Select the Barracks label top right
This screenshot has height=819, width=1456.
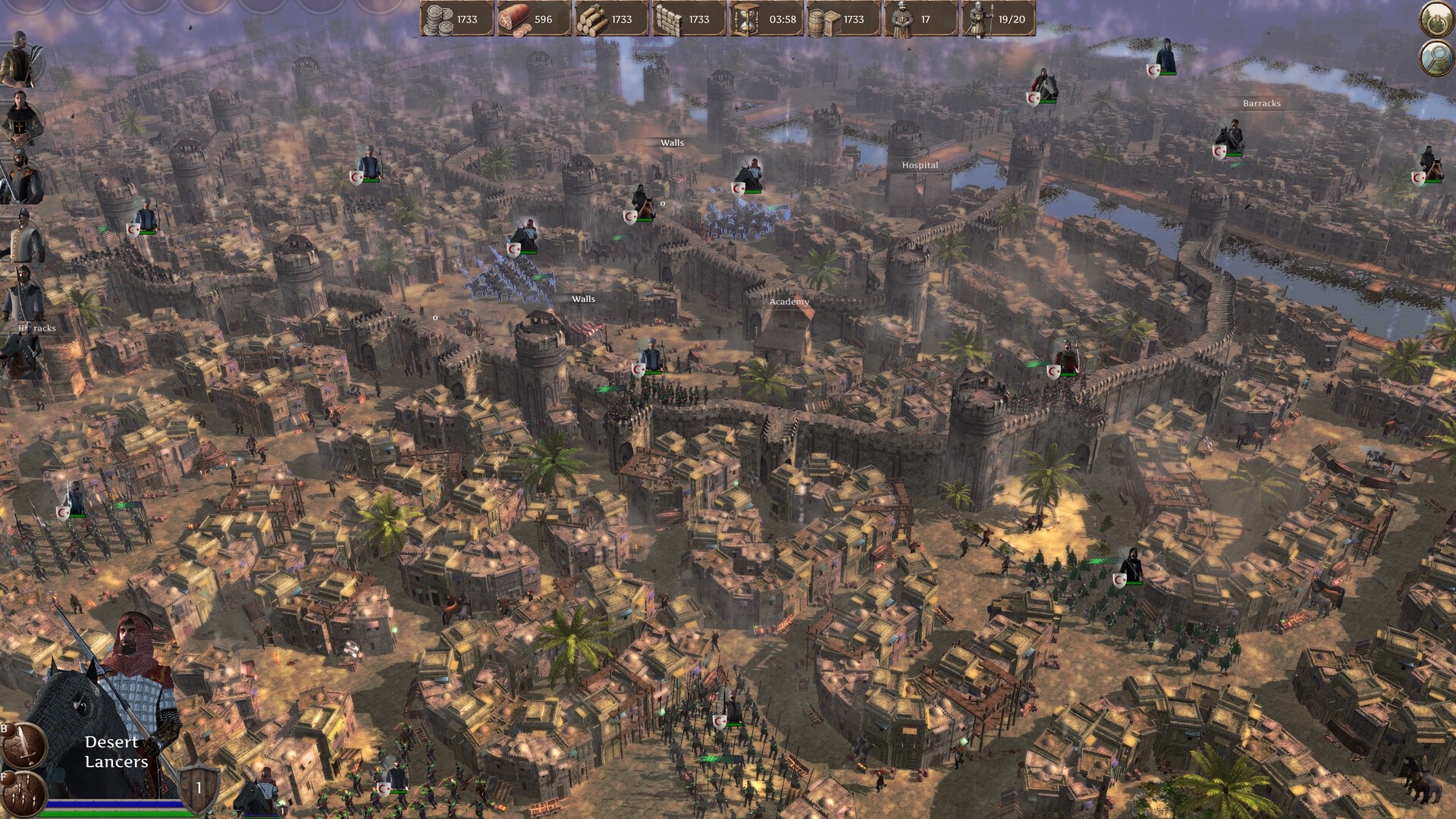click(x=1262, y=104)
